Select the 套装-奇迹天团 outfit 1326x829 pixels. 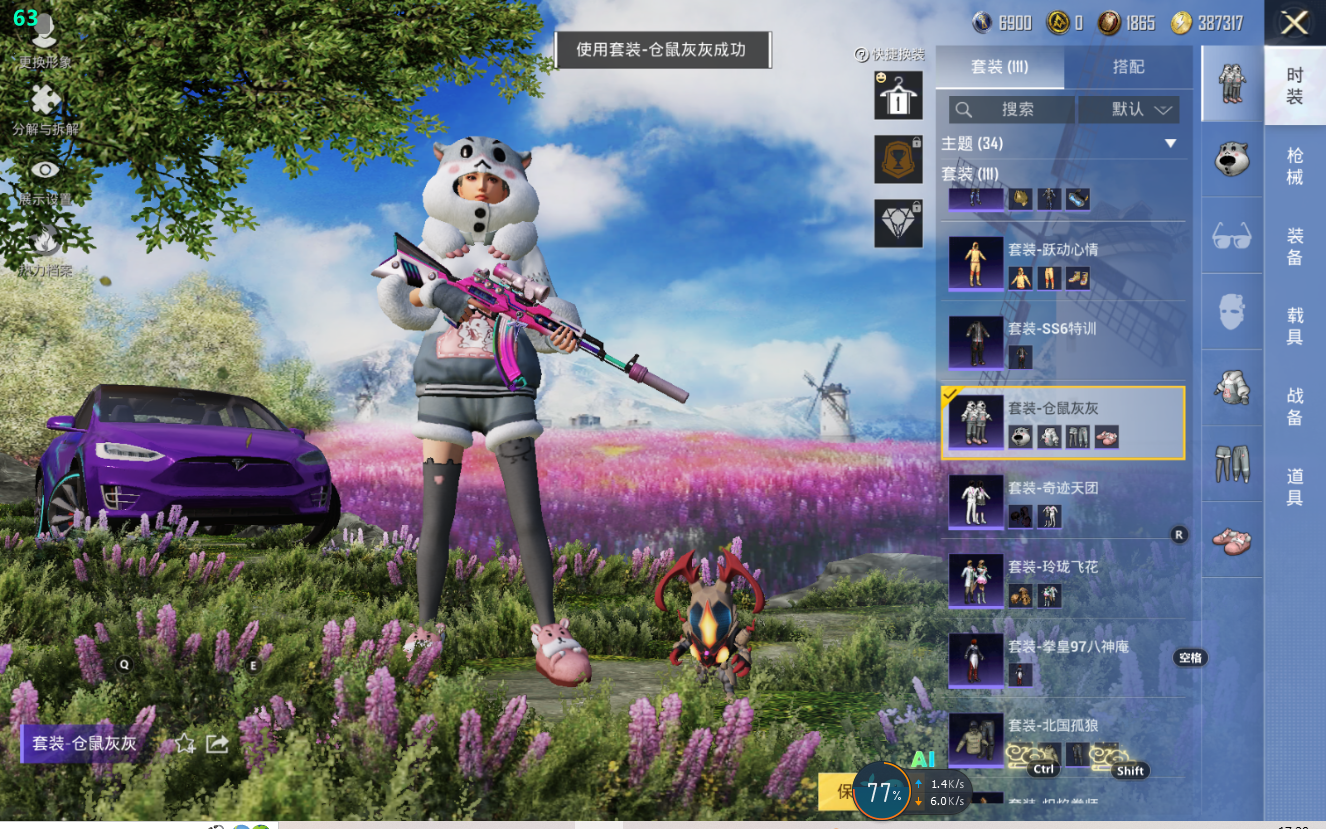click(x=1065, y=502)
